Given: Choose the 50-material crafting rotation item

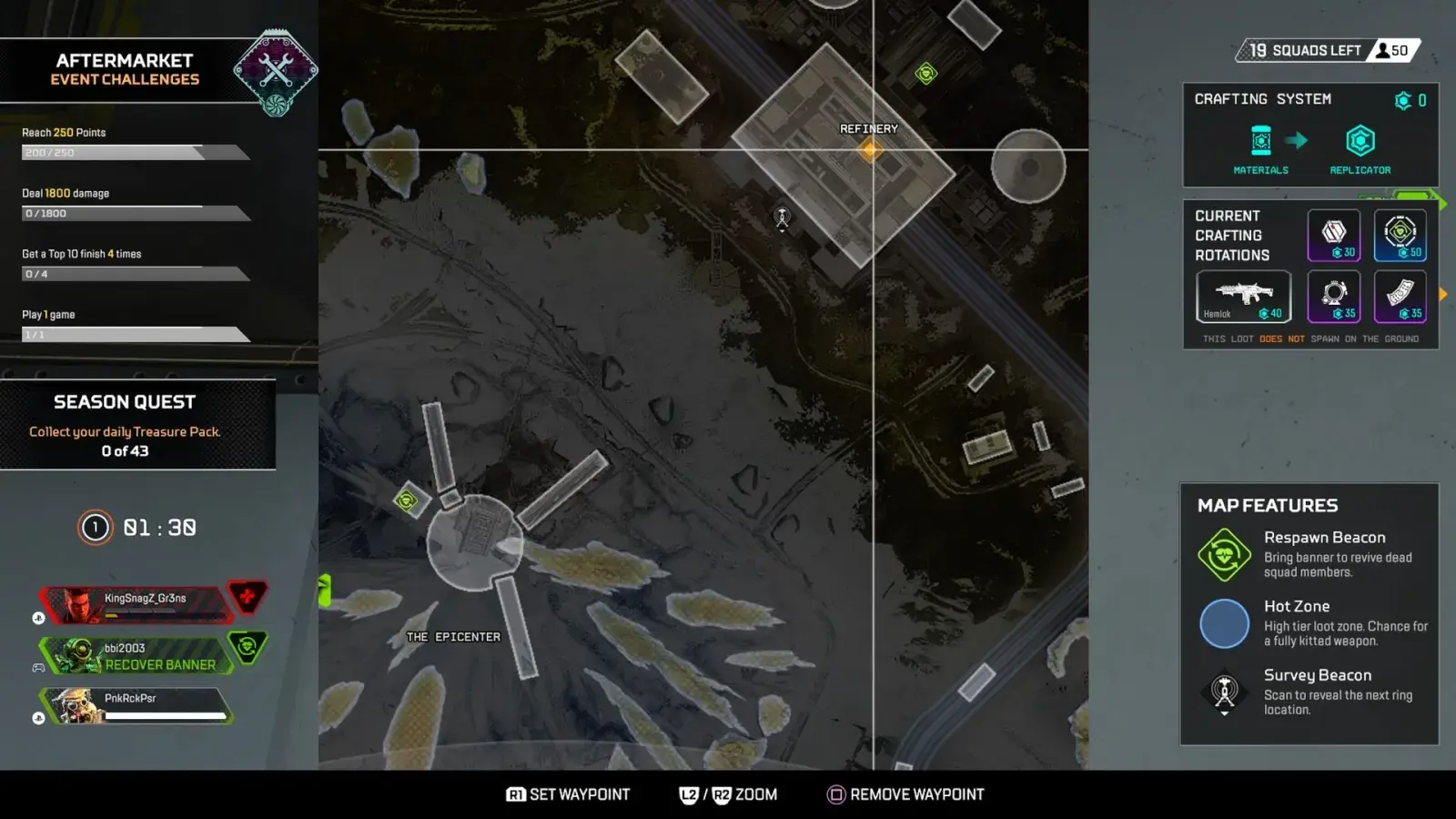Looking at the screenshot, I should 1400,236.
